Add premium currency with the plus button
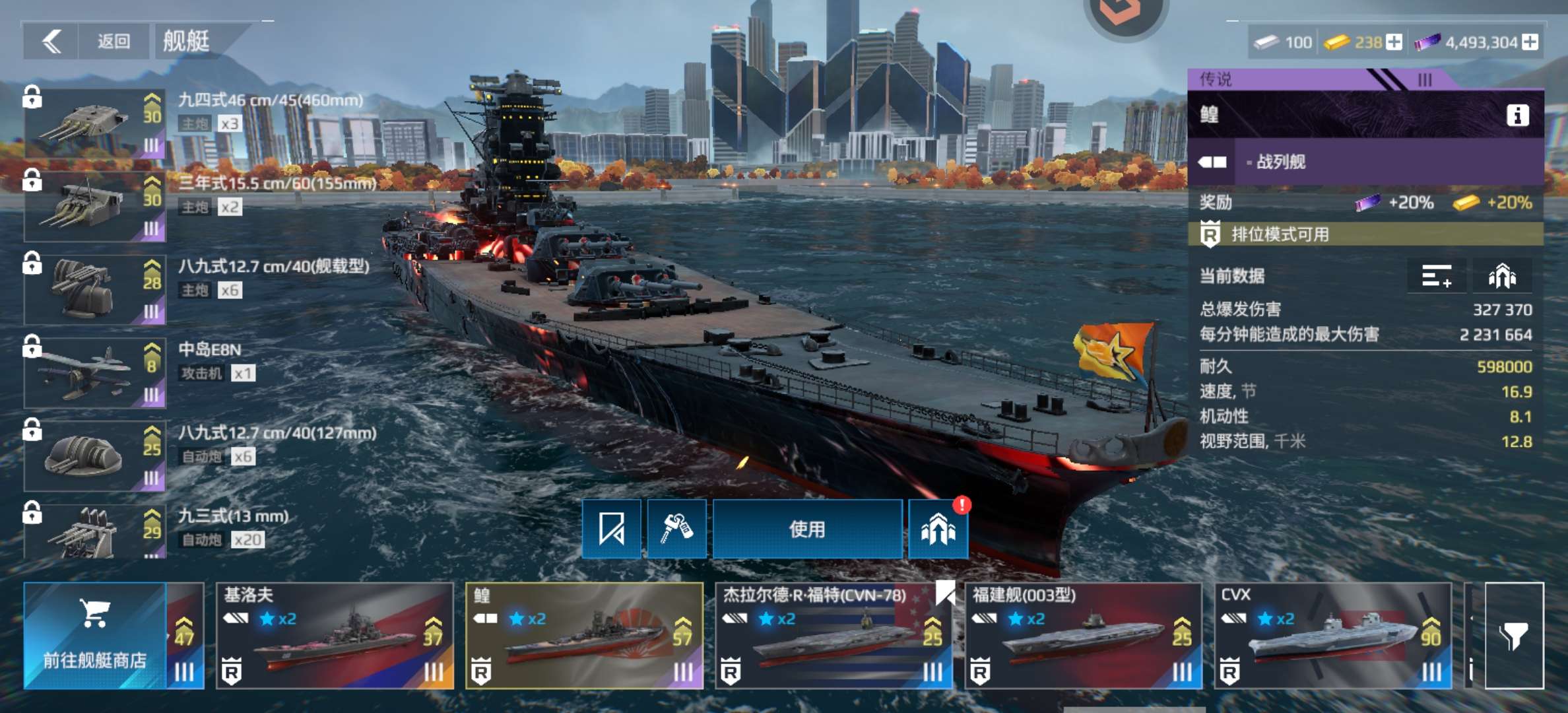 point(1530,42)
